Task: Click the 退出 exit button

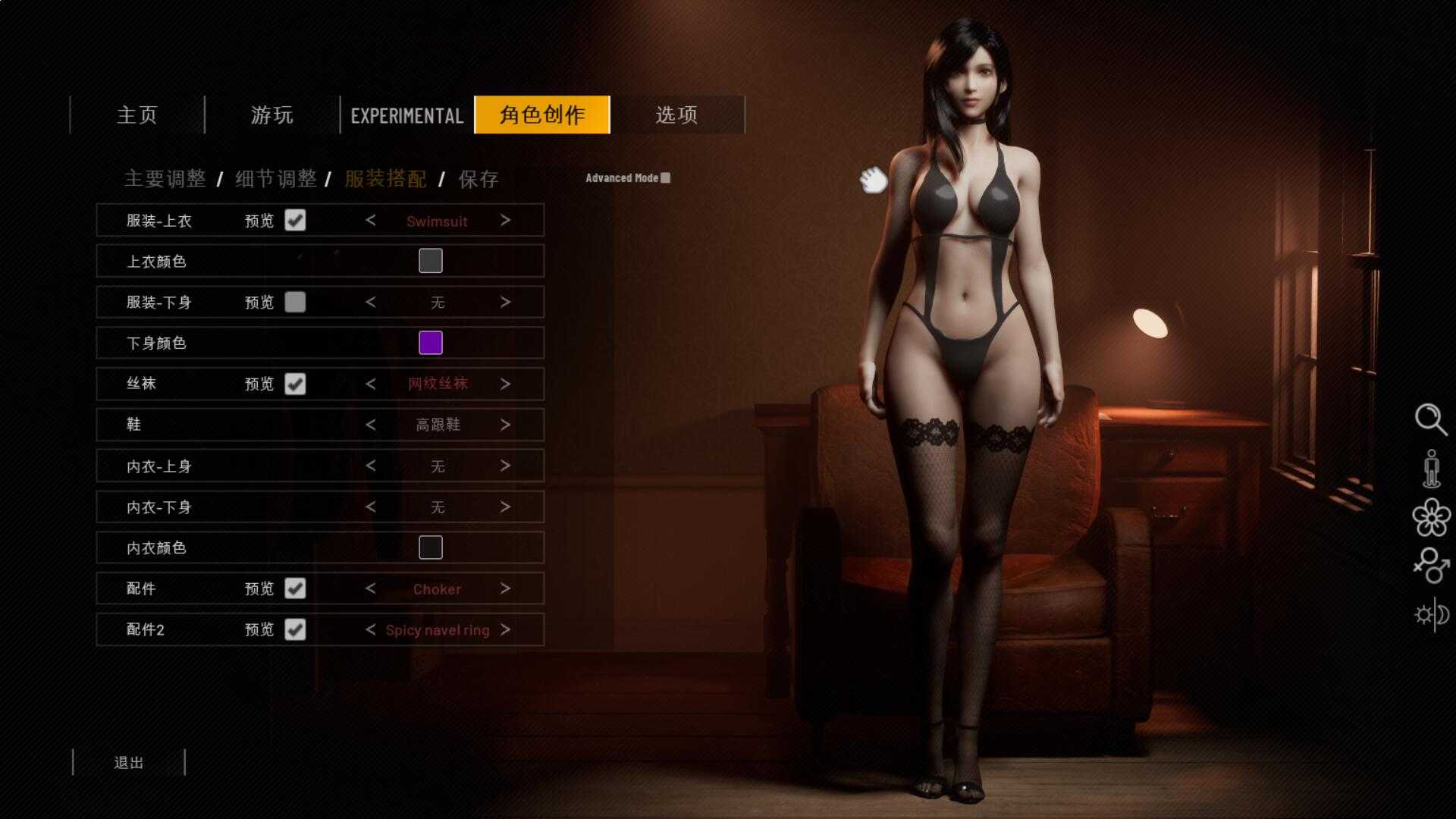Action: 129,763
